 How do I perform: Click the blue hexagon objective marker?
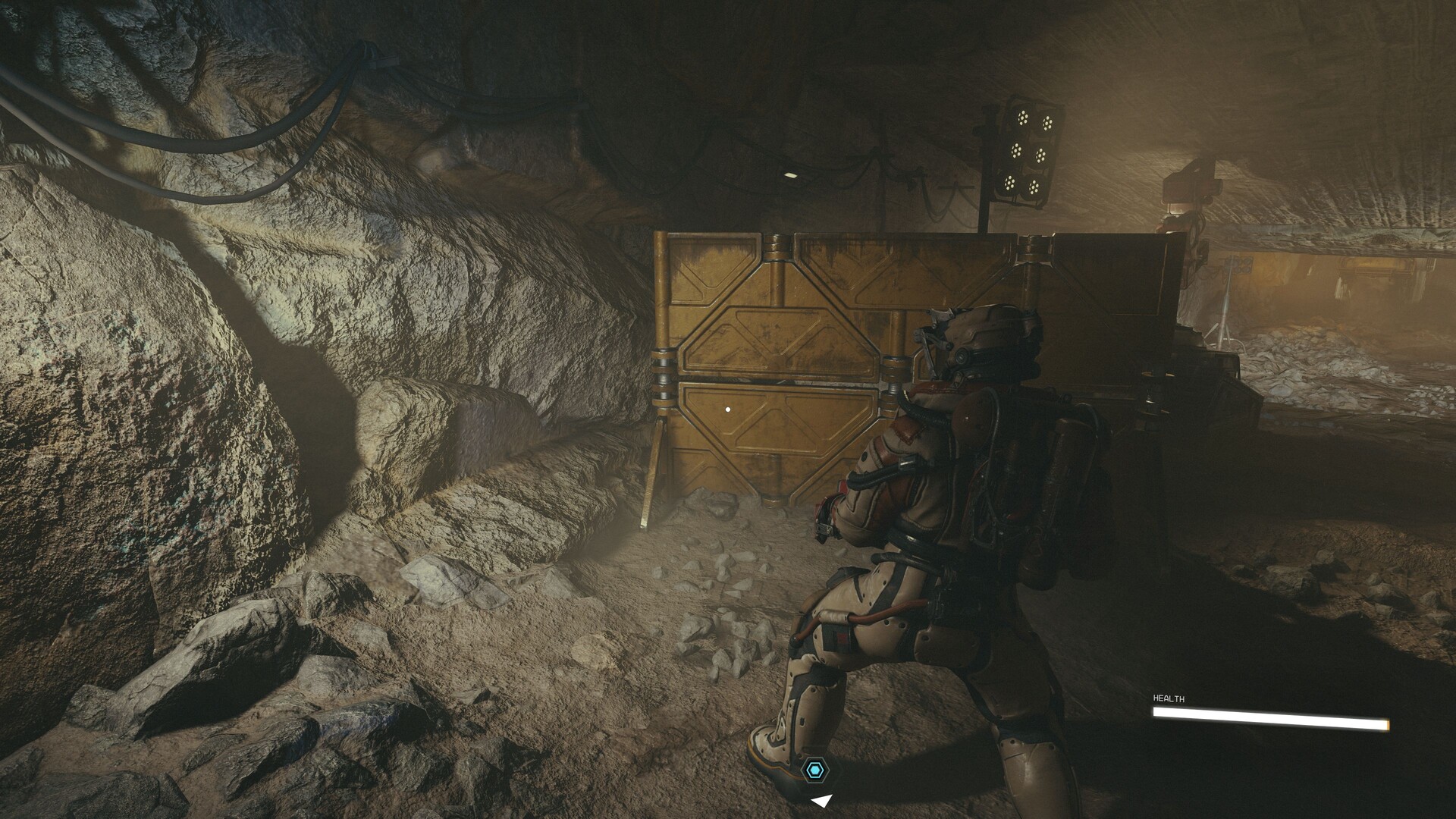(x=815, y=770)
